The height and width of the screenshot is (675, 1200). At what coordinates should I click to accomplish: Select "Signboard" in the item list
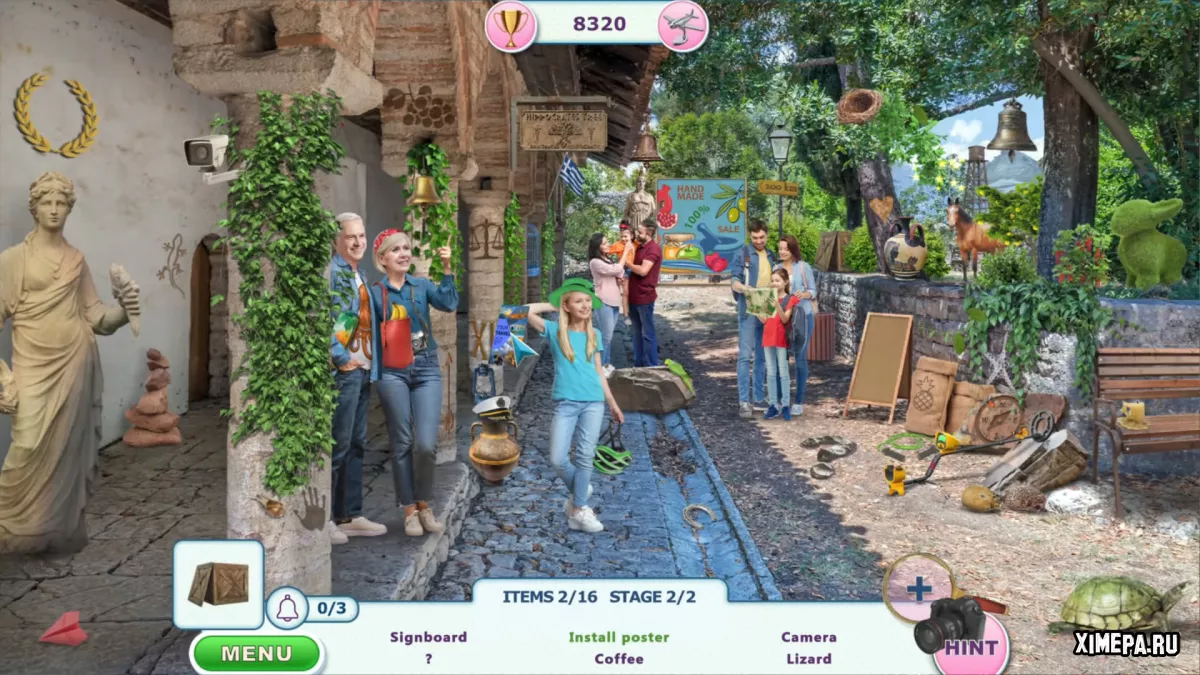[x=428, y=637]
